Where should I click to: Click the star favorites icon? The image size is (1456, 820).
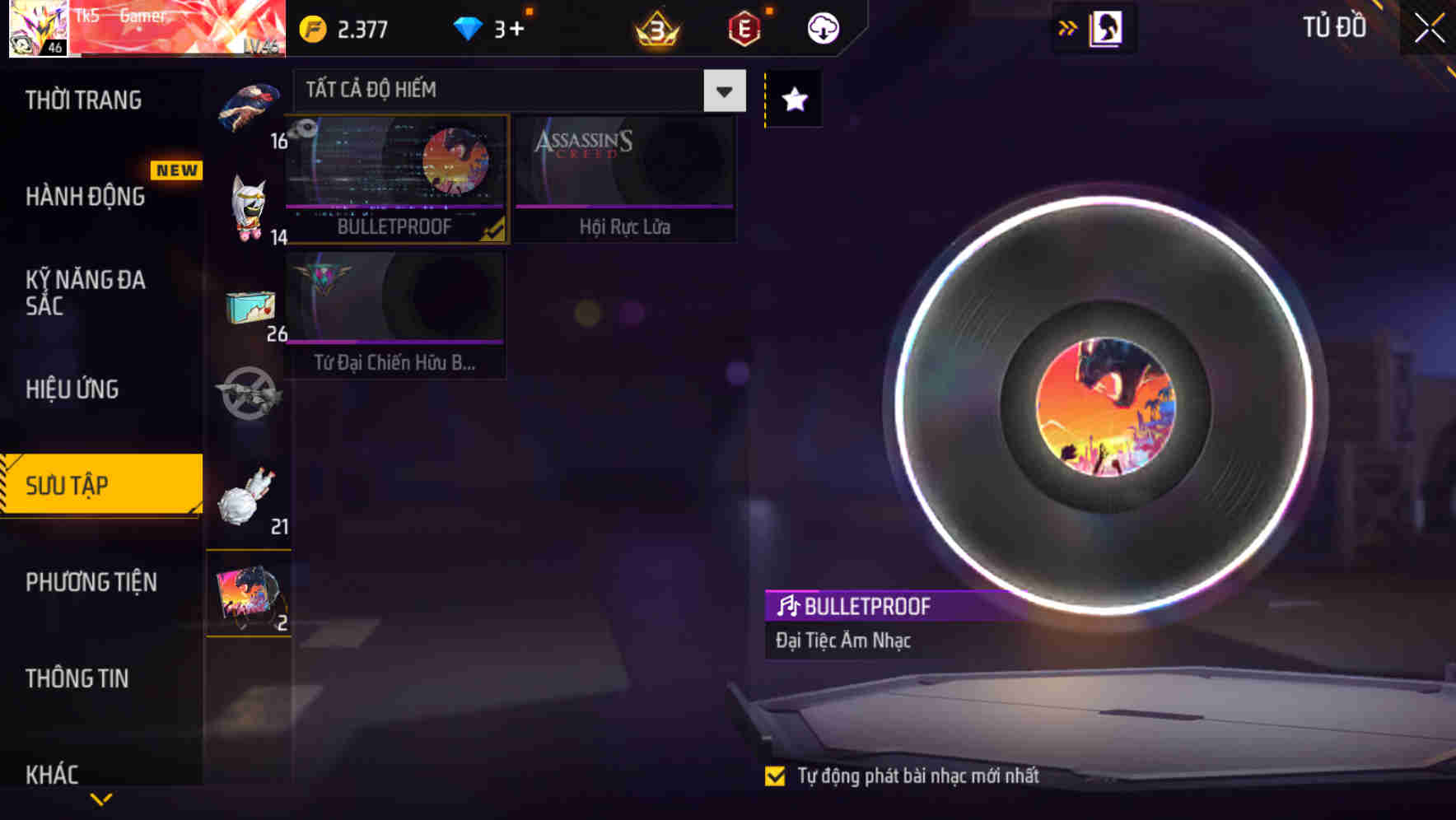click(x=793, y=100)
